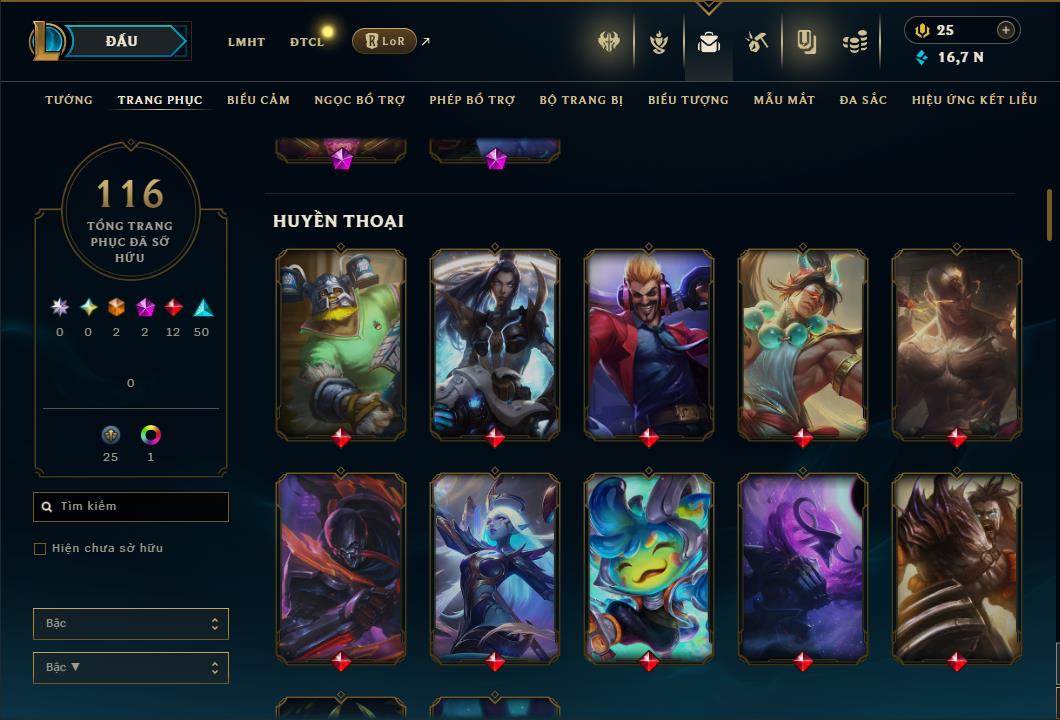
Task: Show the BIỂU TƯỢNG tab
Action: [688, 100]
